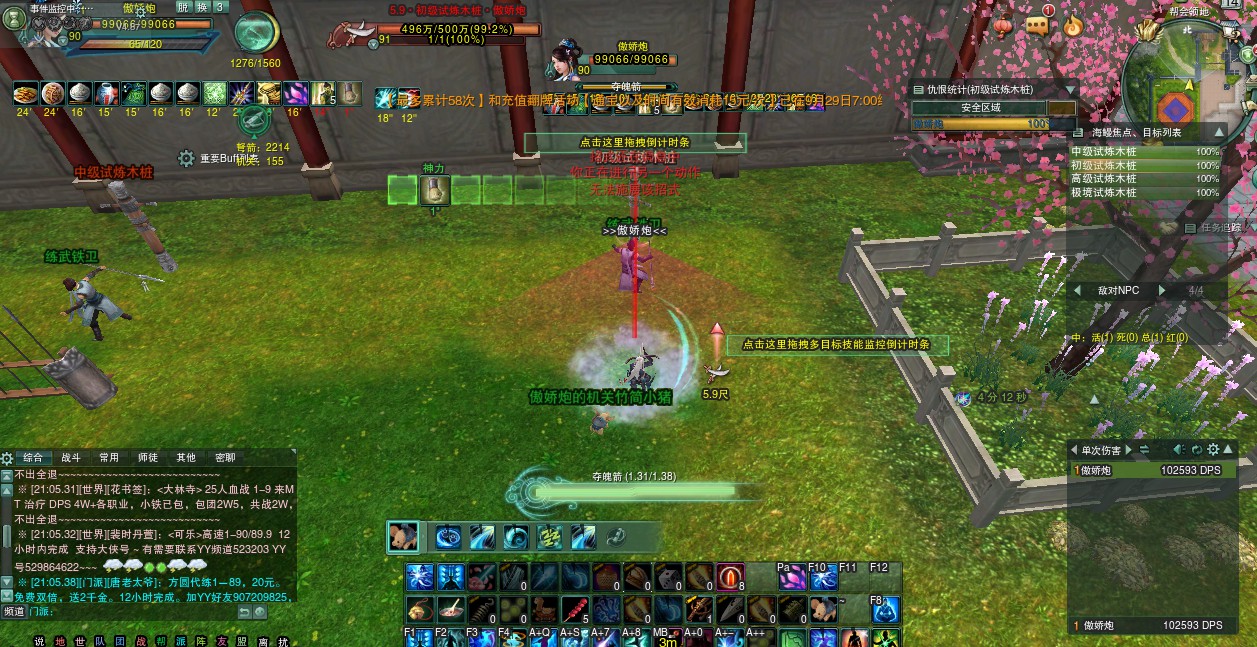This screenshot has height=647, width=1257.
Task: Open the flame icon beside the minimap
Action: tap(1073, 25)
